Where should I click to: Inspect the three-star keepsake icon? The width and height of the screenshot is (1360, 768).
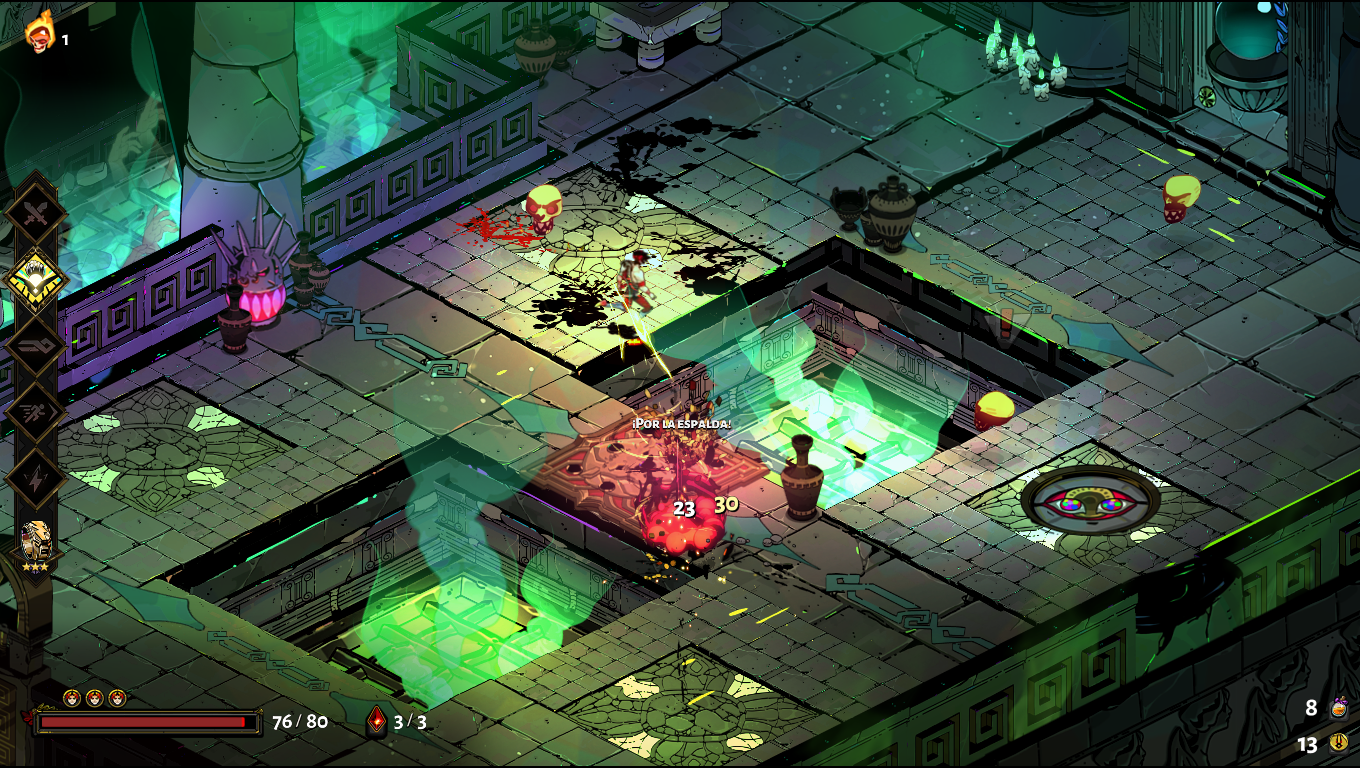(x=35, y=545)
